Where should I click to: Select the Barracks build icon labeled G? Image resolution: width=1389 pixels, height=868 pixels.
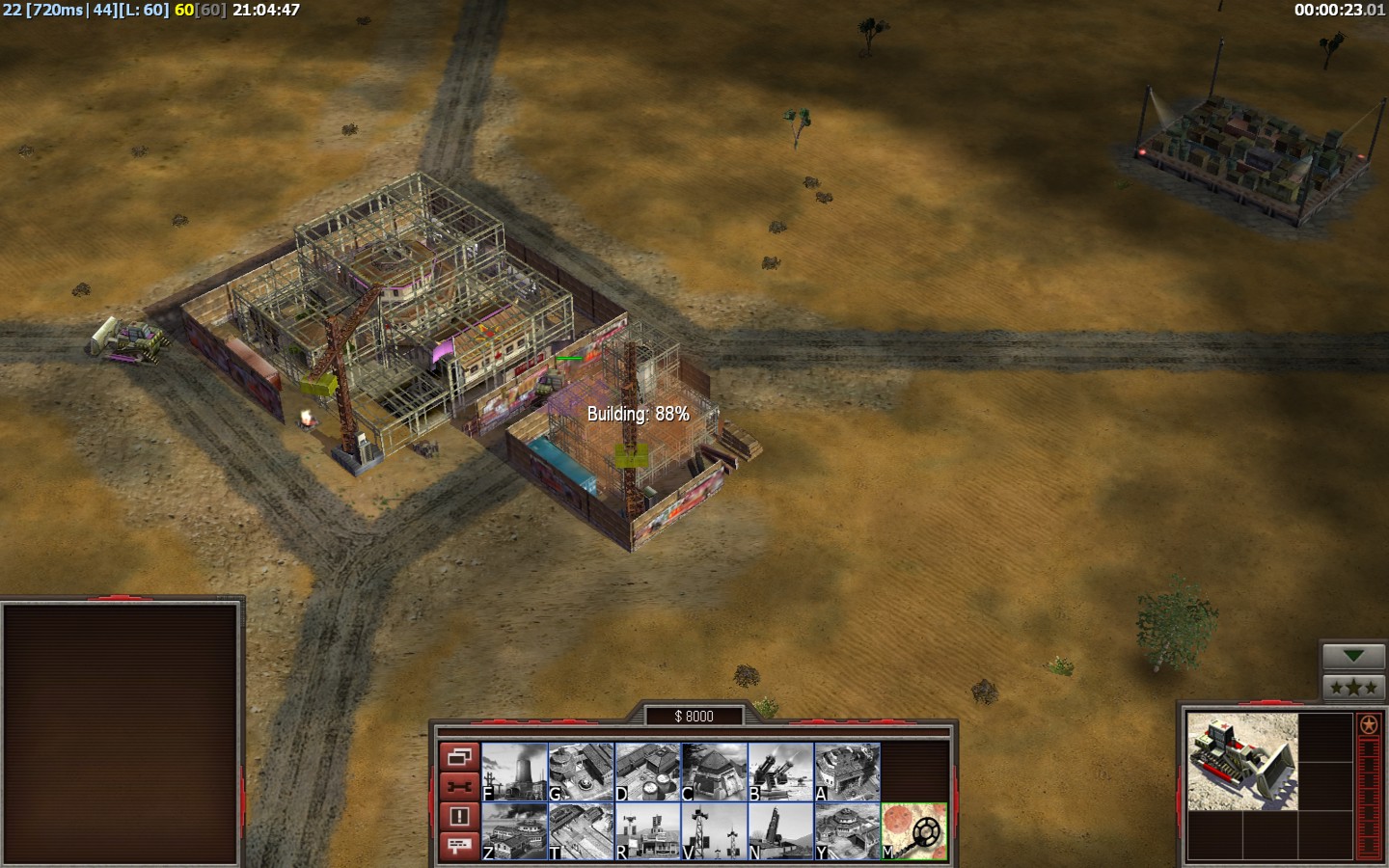pos(581,772)
